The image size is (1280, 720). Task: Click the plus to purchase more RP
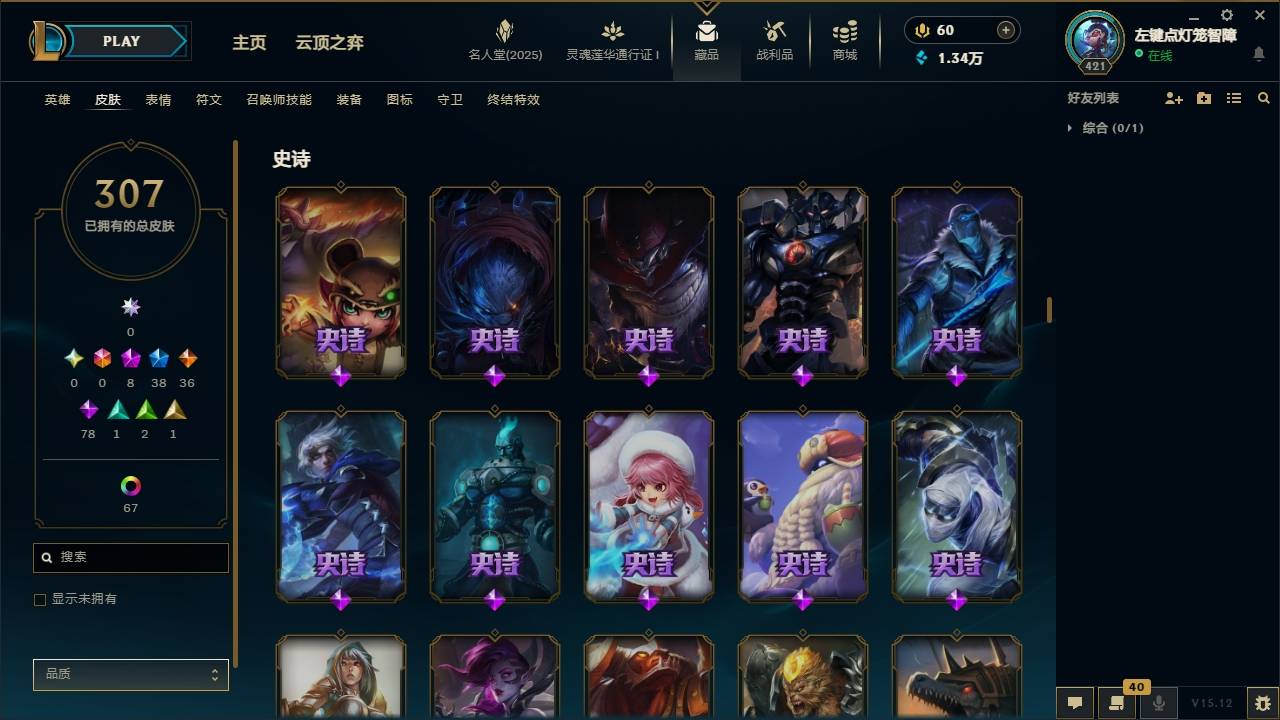point(1005,30)
